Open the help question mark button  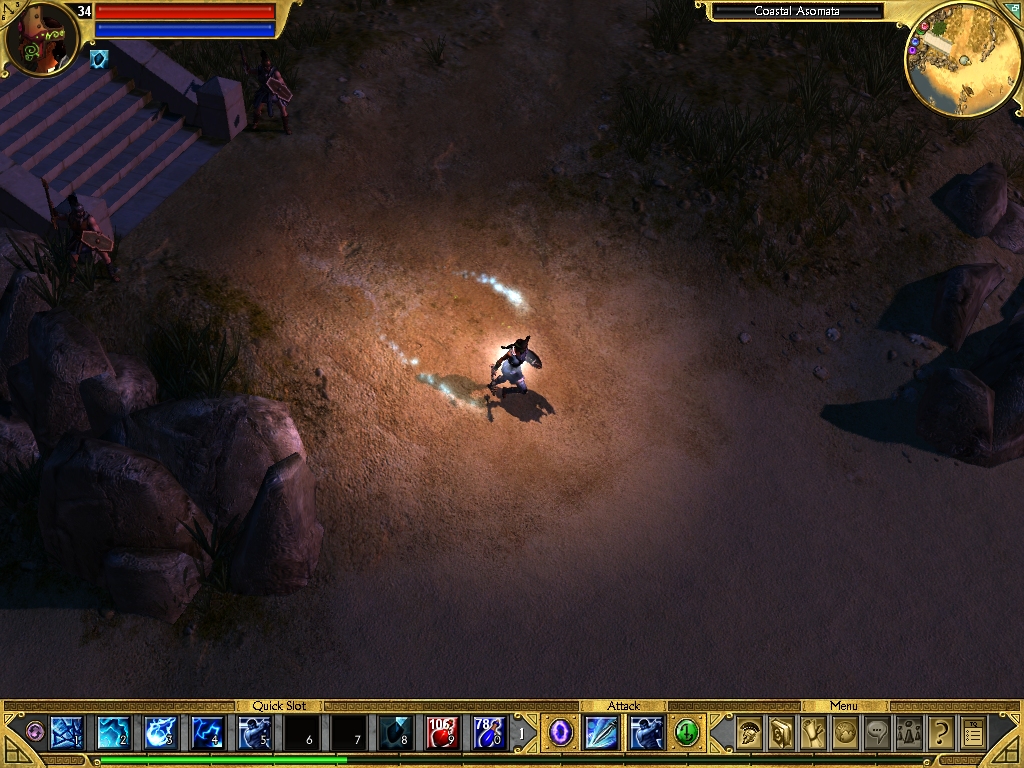pyautogui.click(x=941, y=733)
